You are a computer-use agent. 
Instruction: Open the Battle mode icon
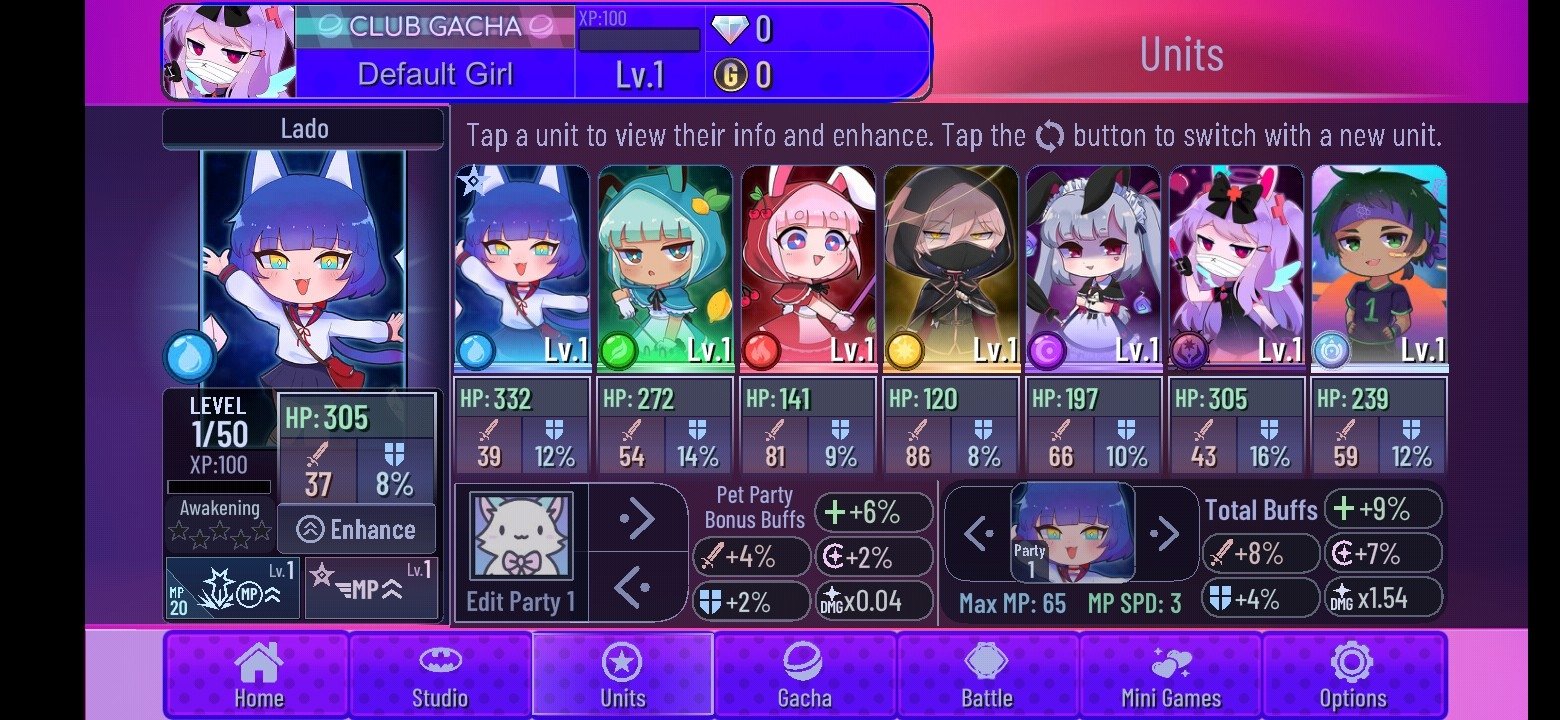pos(988,674)
